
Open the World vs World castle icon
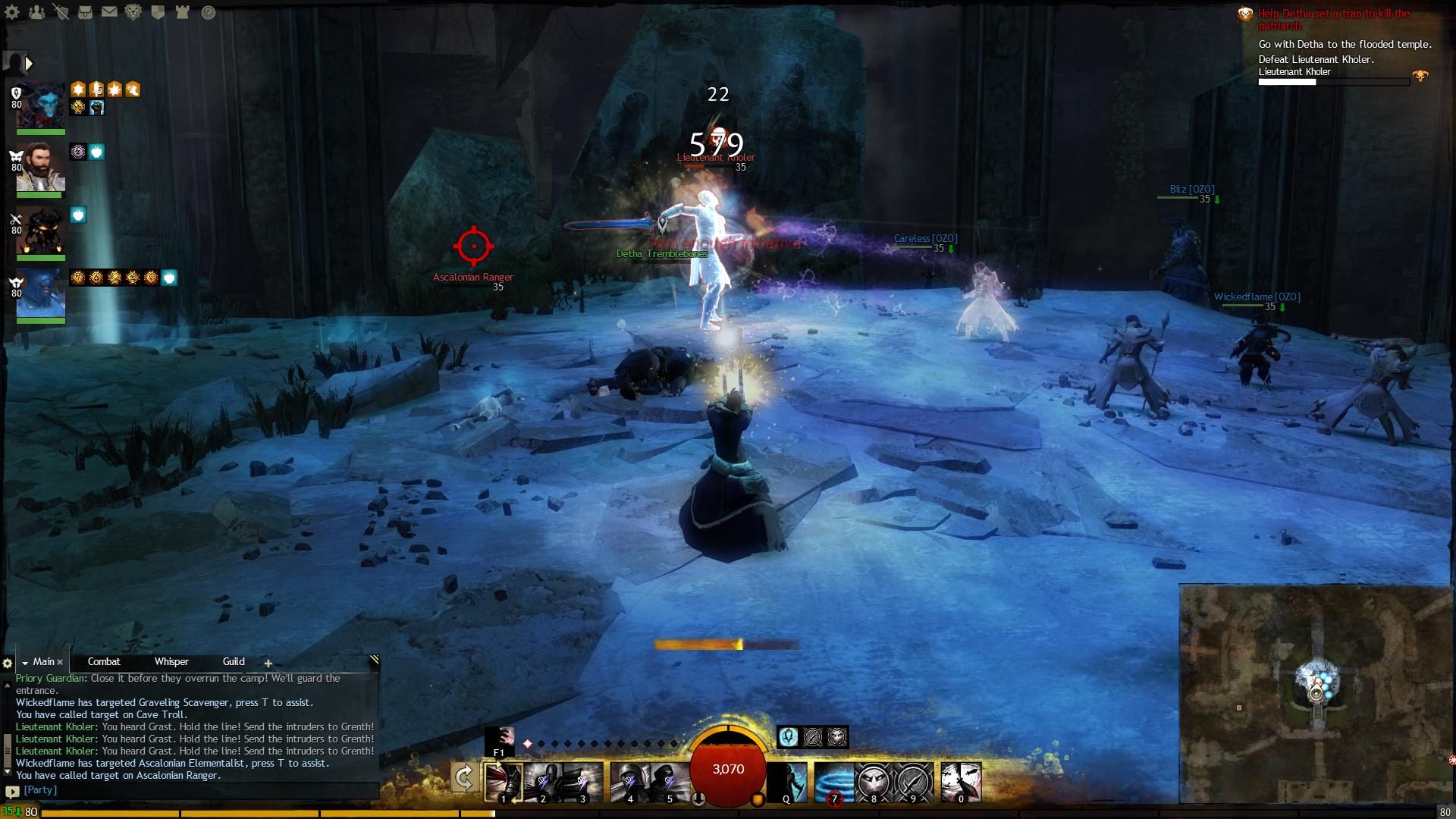click(x=182, y=12)
